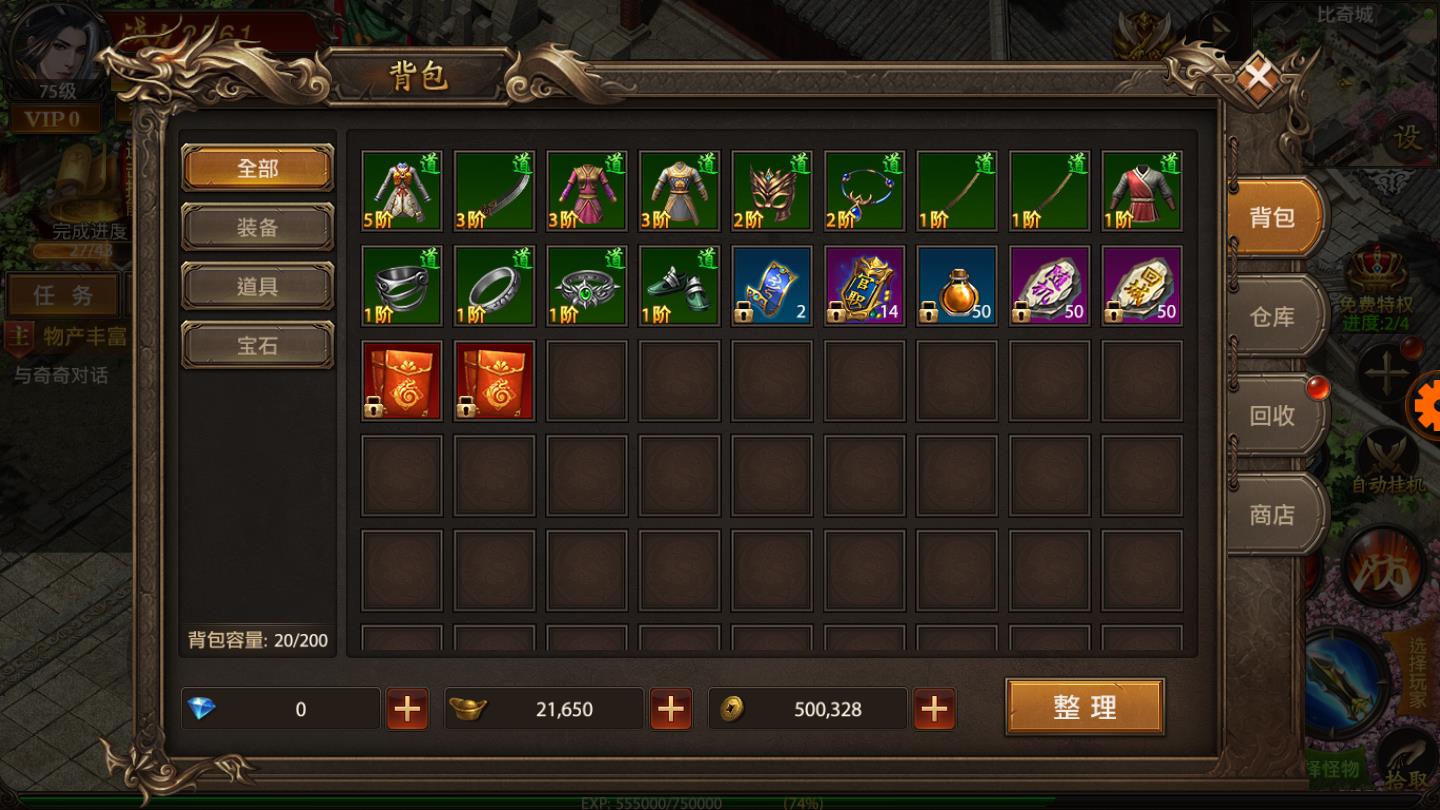Pick the green boots item
1440x810 pixels.
tap(679, 286)
